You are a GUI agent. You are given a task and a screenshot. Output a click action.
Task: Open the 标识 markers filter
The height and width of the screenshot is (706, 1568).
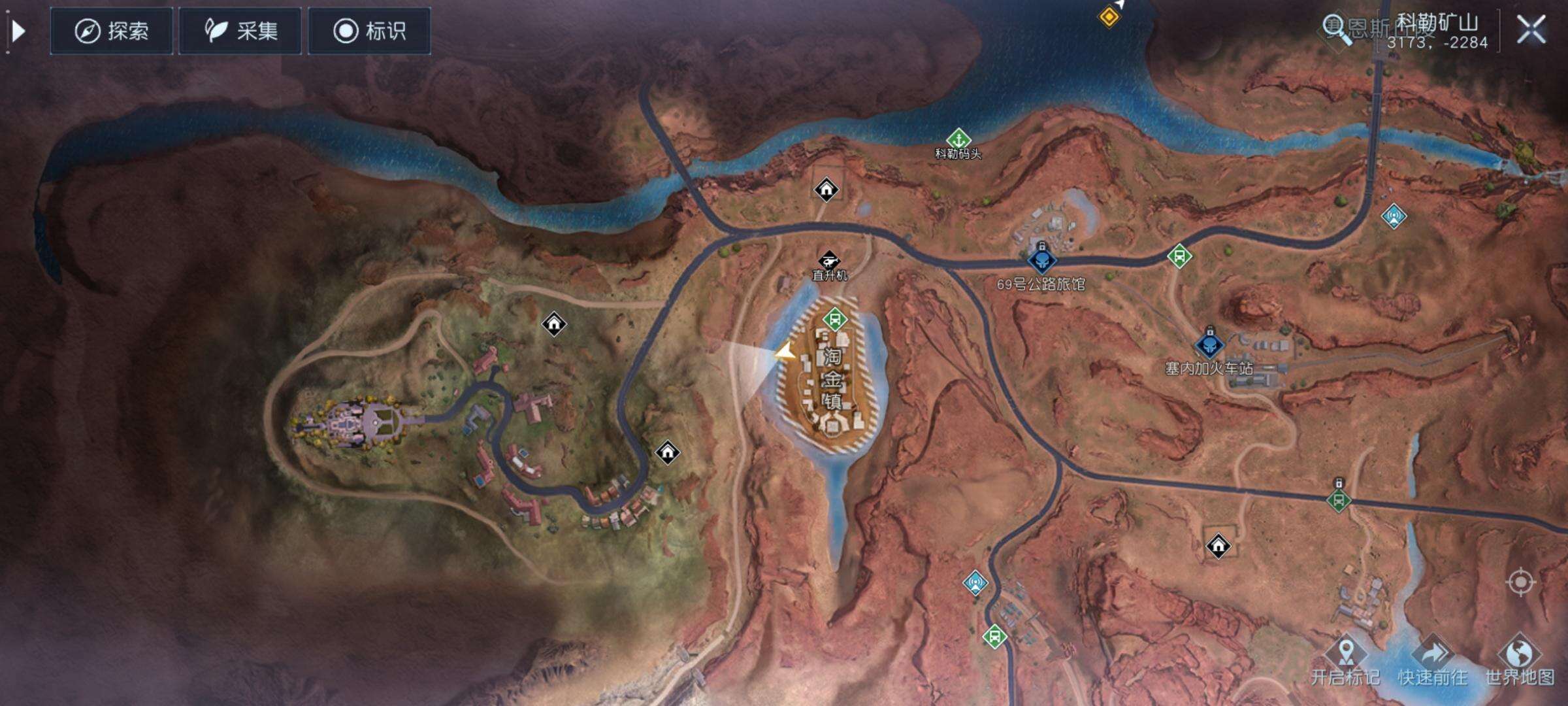point(369,31)
